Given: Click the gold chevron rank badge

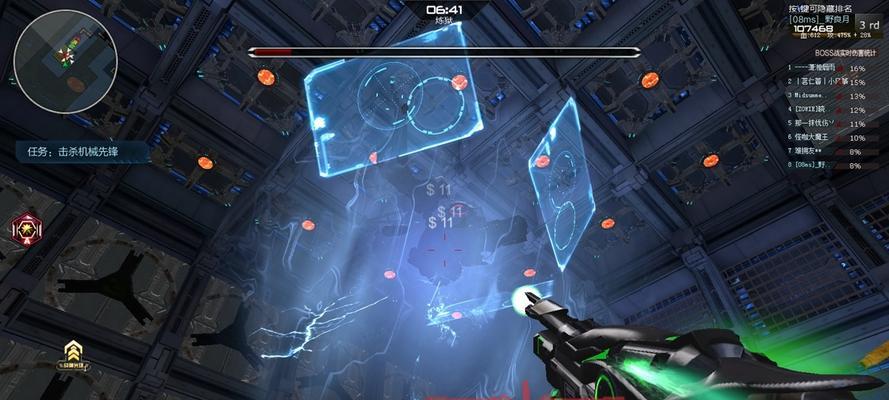Looking at the screenshot, I should [x=72, y=350].
